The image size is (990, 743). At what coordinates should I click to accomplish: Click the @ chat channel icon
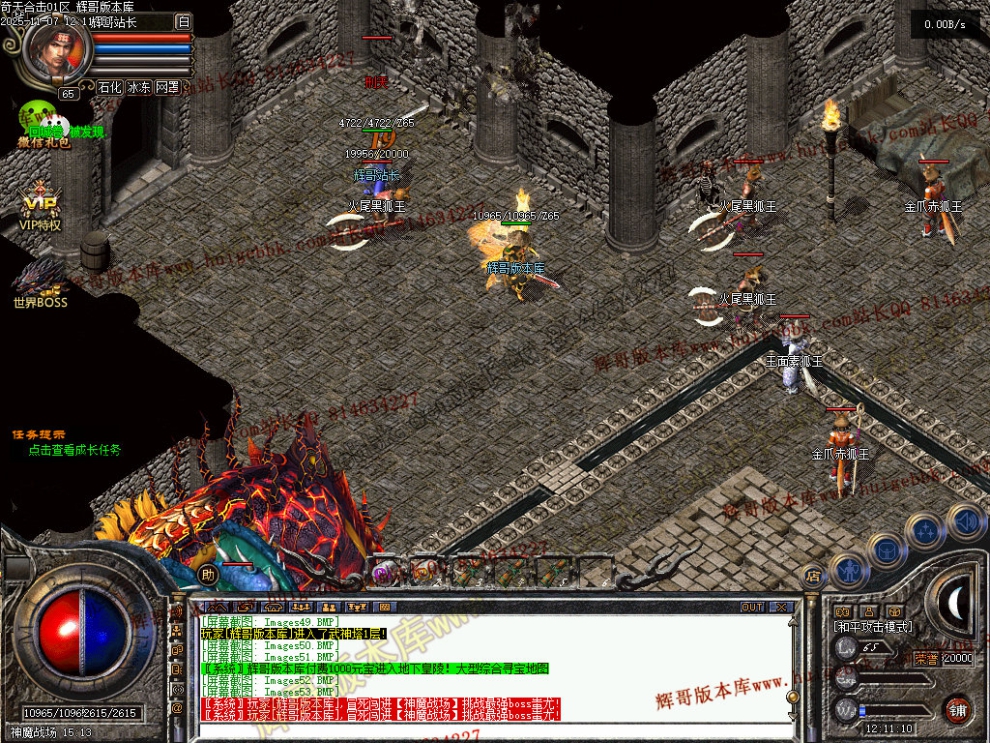[x=178, y=708]
